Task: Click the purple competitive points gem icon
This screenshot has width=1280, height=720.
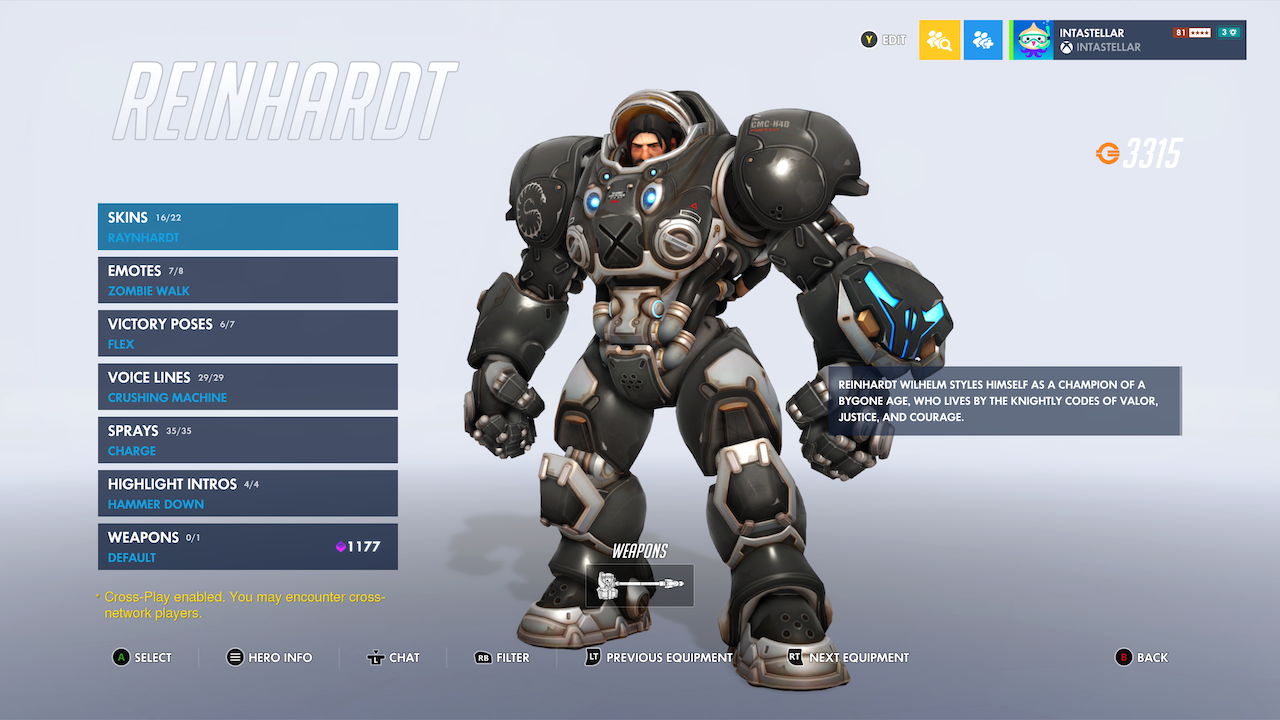Action: [340, 547]
